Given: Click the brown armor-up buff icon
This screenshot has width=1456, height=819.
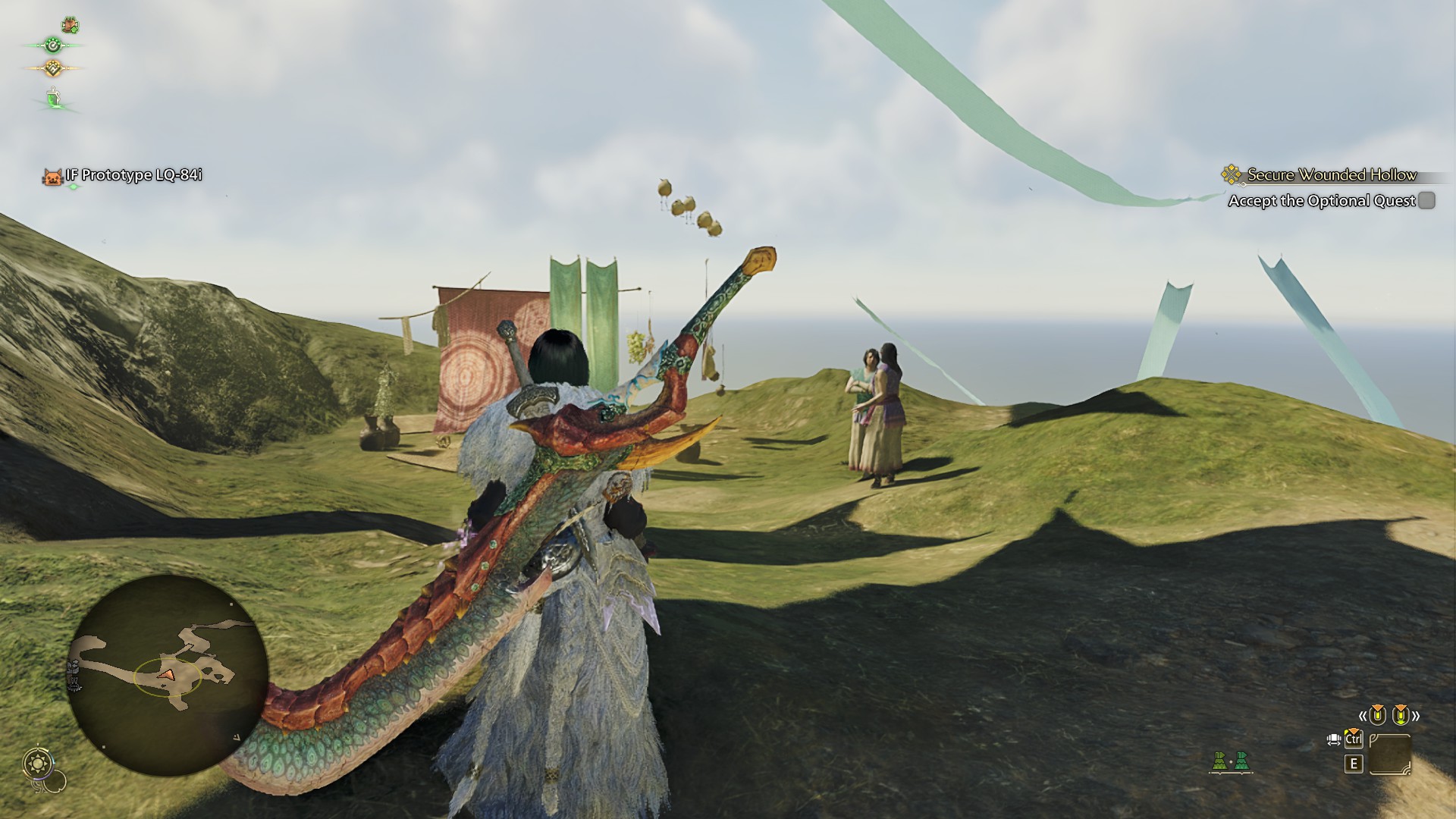Looking at the screenshot, I should (70, 25).
